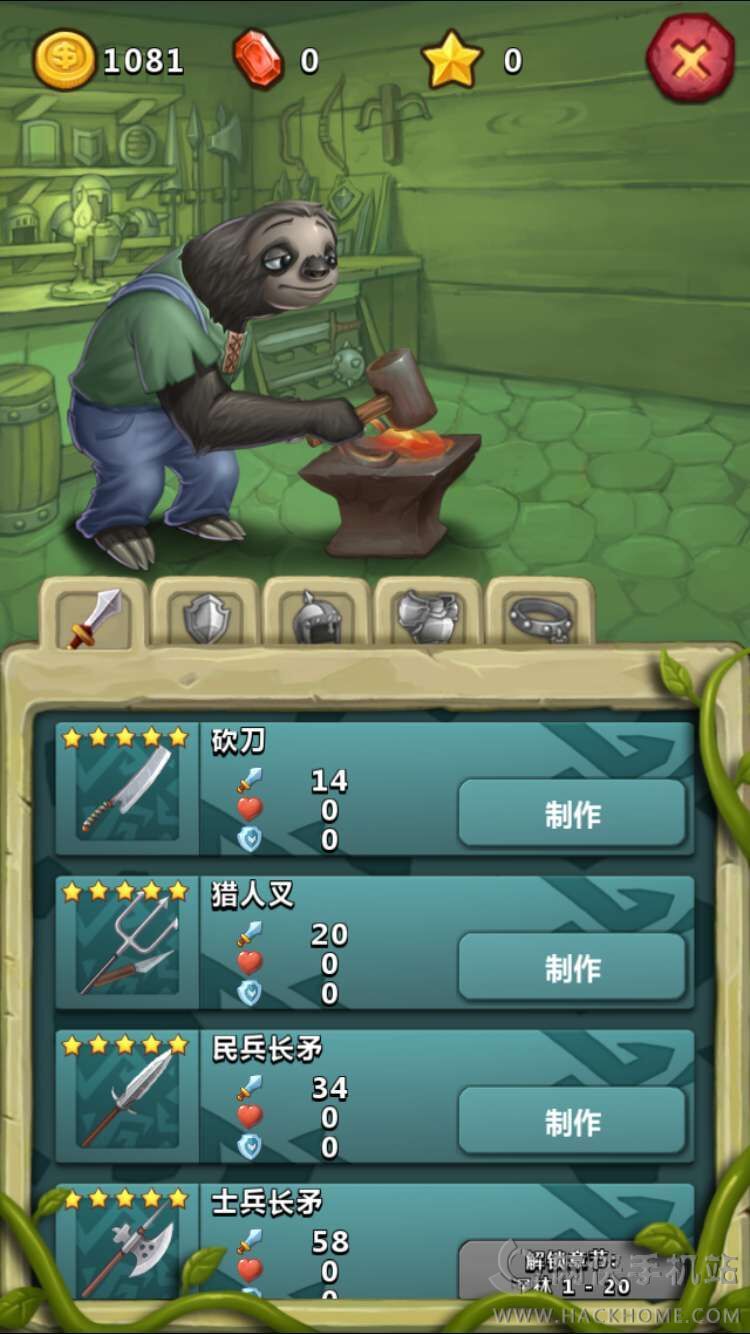
Task: Switch to the sword weapons tab
Action: [94, 617]
